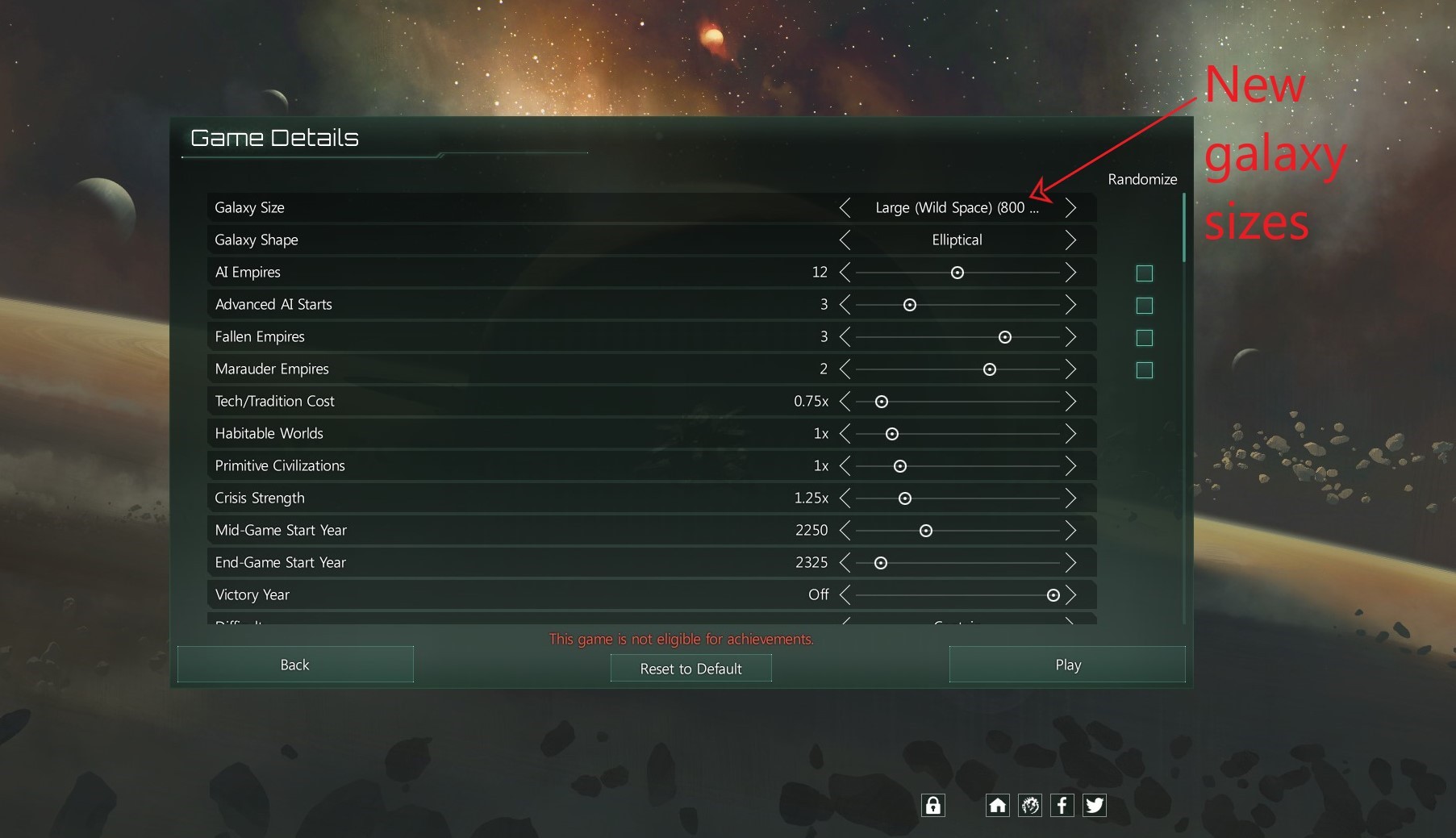Click the Play button
Viewport: 1456px width, 838px height.
1067,665
